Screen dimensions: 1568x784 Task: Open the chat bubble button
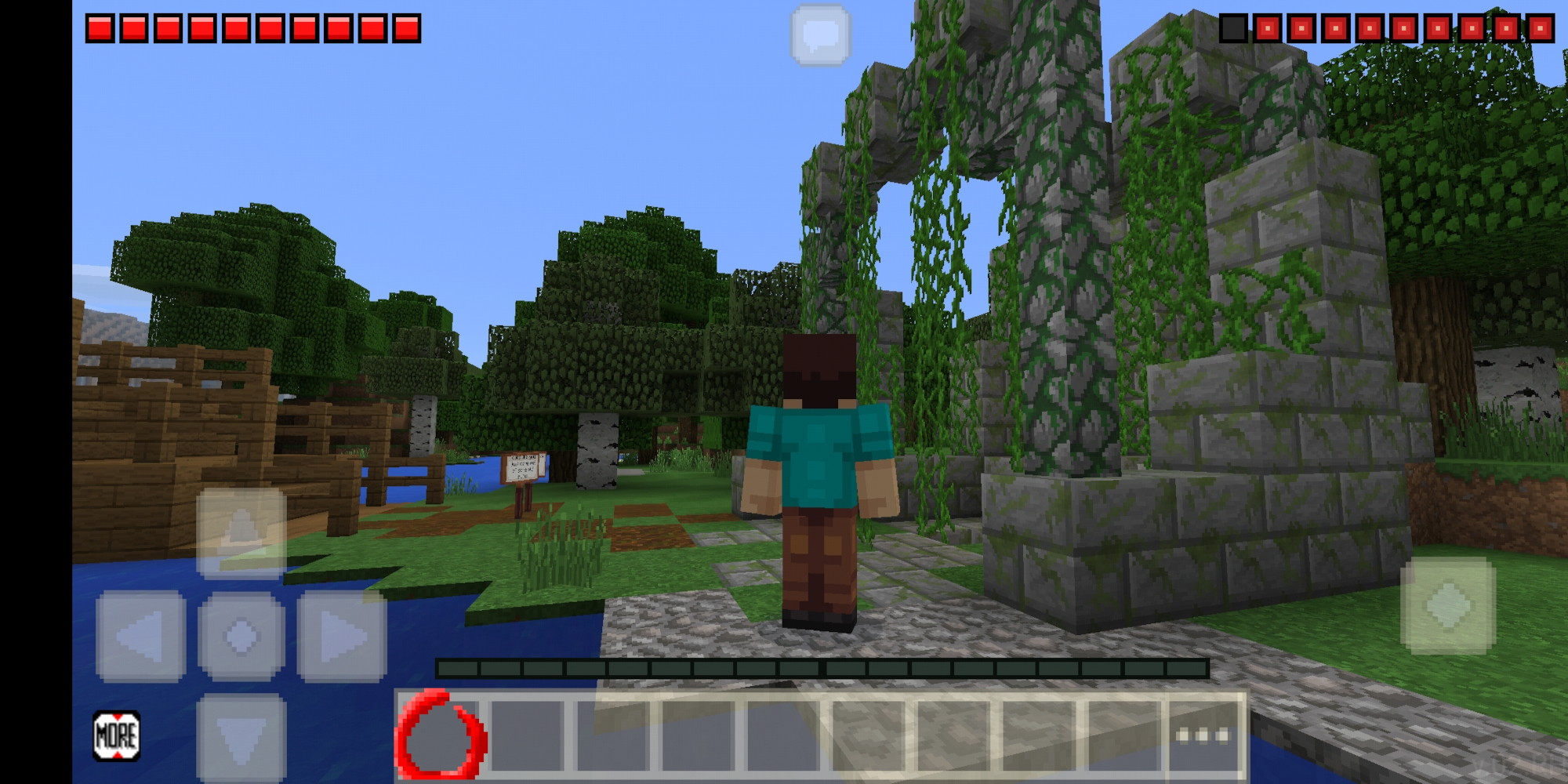(x=820, y=34)
